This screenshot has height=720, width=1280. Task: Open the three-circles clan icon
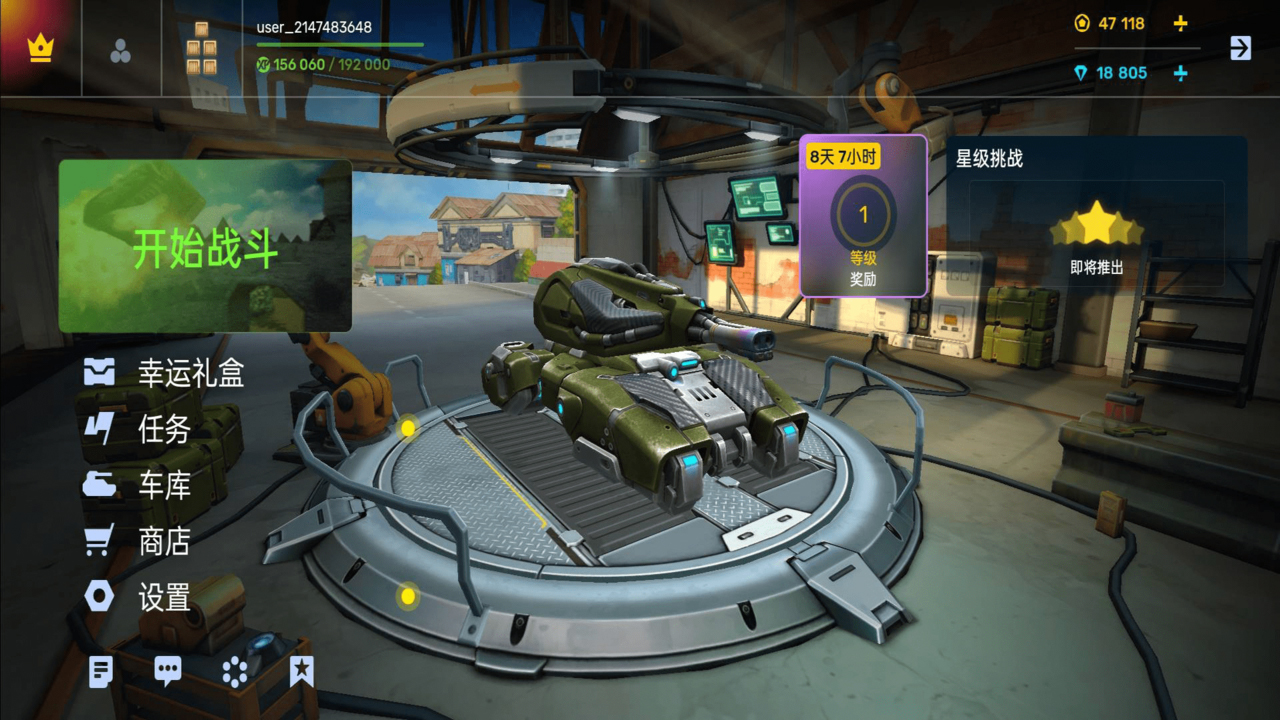(120, 52)
